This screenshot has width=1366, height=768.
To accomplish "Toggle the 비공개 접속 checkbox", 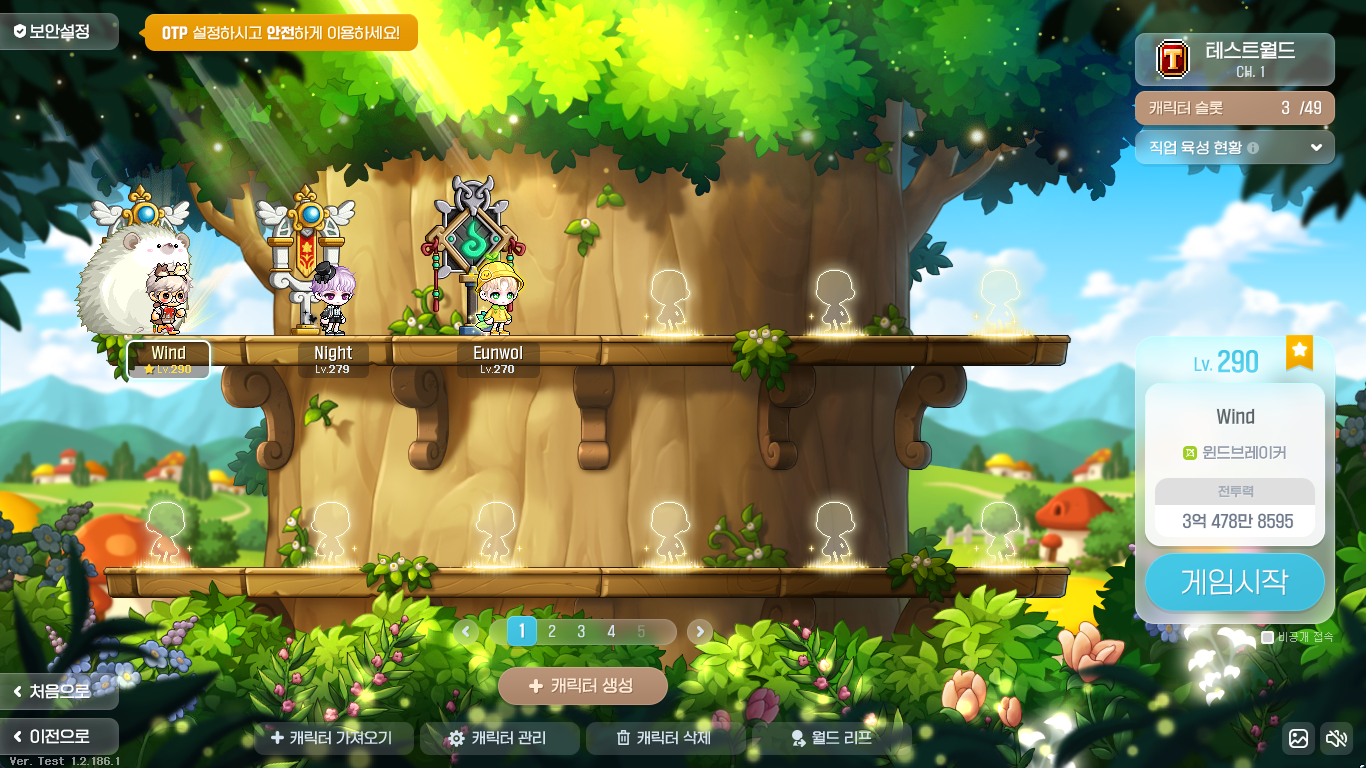I will point(1268,637).
